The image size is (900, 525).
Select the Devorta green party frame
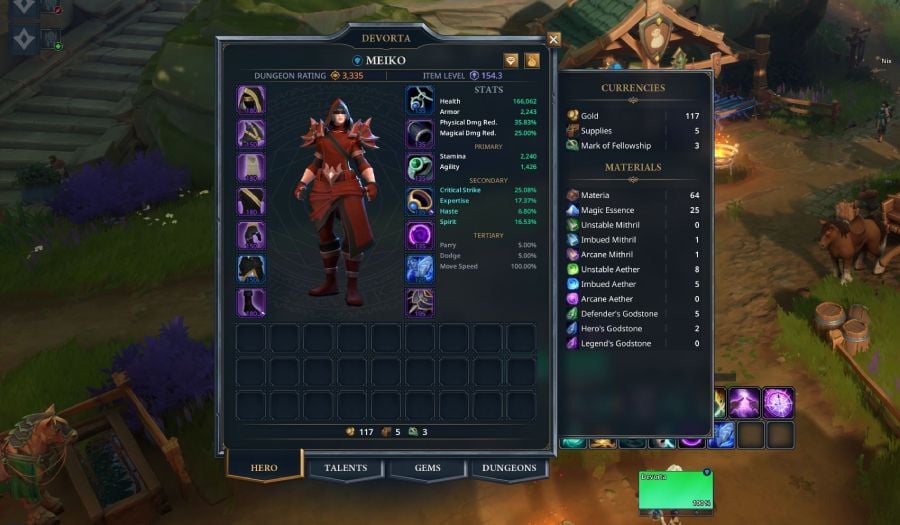(x=675, y=490)
